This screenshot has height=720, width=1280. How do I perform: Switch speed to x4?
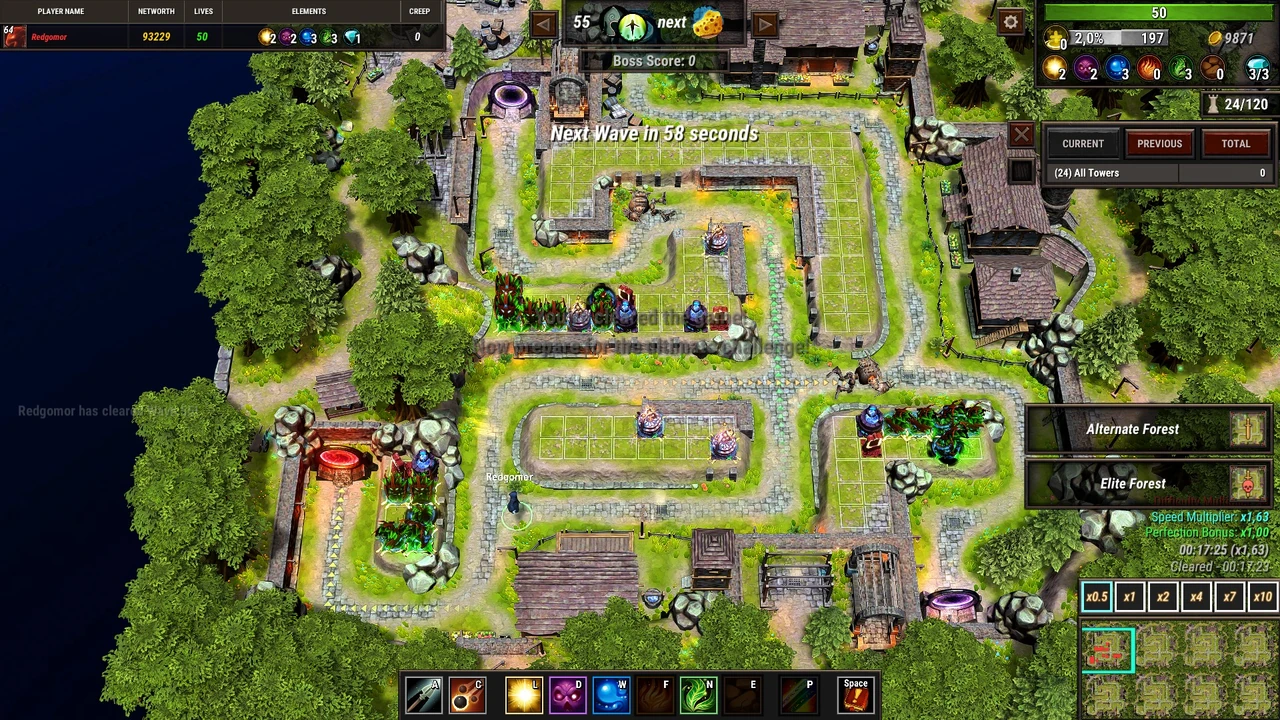pyautogui.click(x=1197, y=596)
